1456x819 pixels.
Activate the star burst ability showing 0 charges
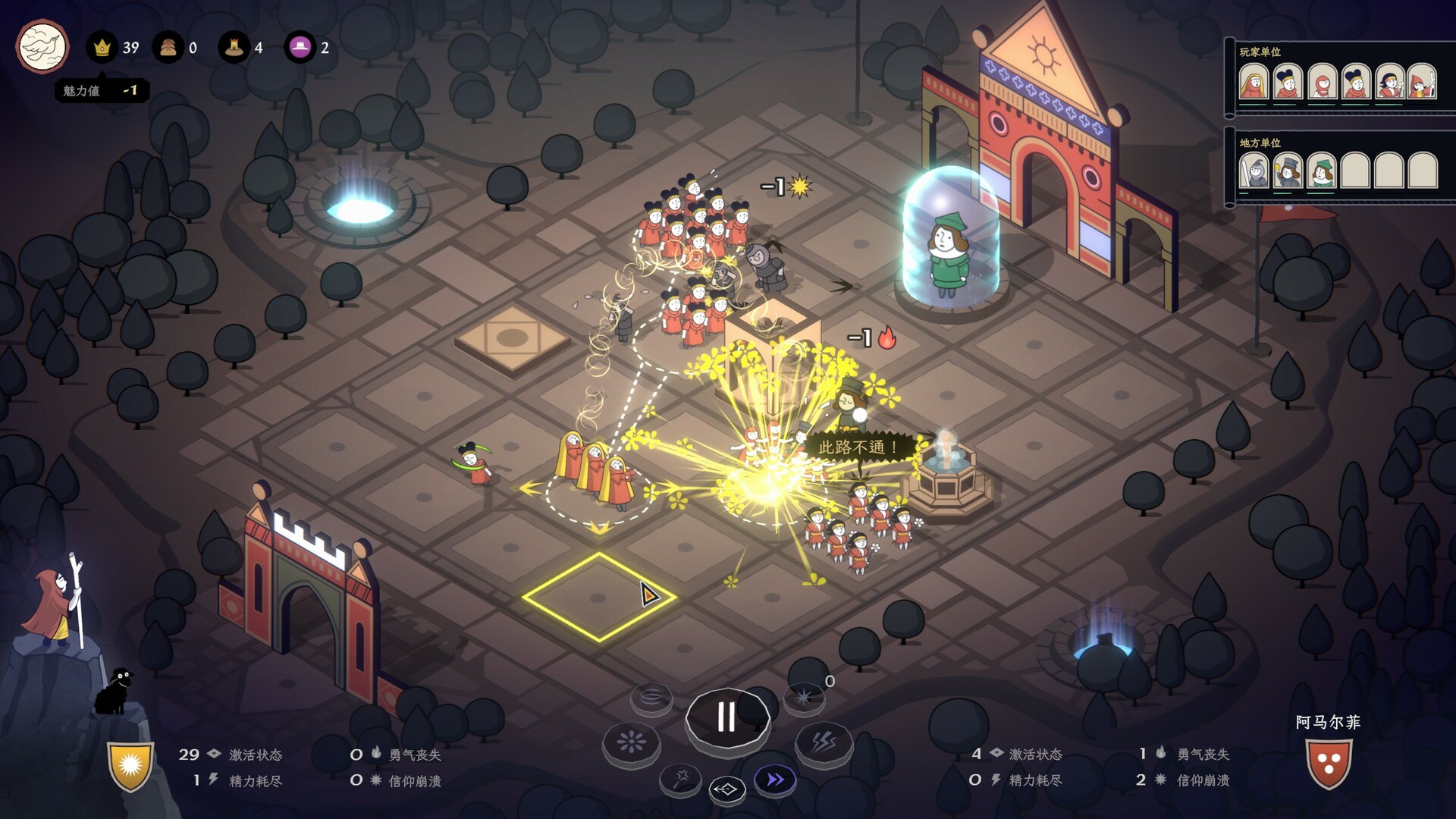(x=804, y=698)
